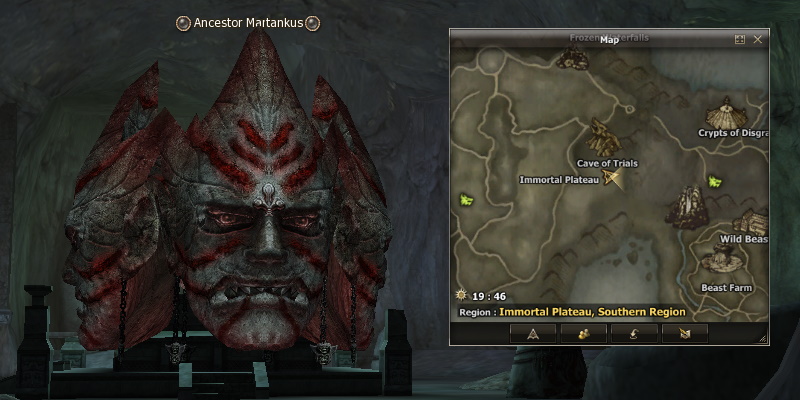Click the rightmost map toolbar button
Screen dimensions: 800x400
pos(684,333)
